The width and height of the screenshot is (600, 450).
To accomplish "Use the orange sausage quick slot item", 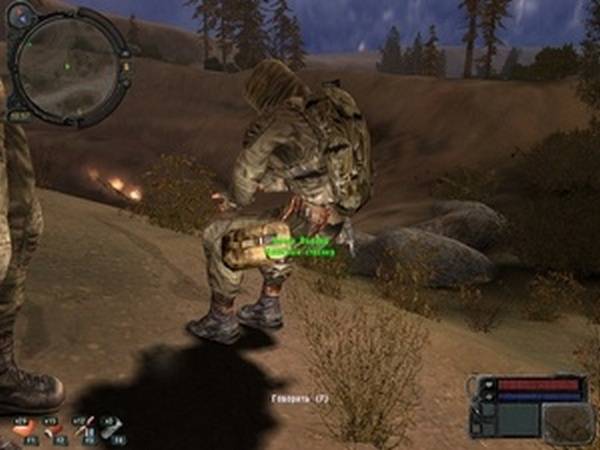I will pos(23,428).
